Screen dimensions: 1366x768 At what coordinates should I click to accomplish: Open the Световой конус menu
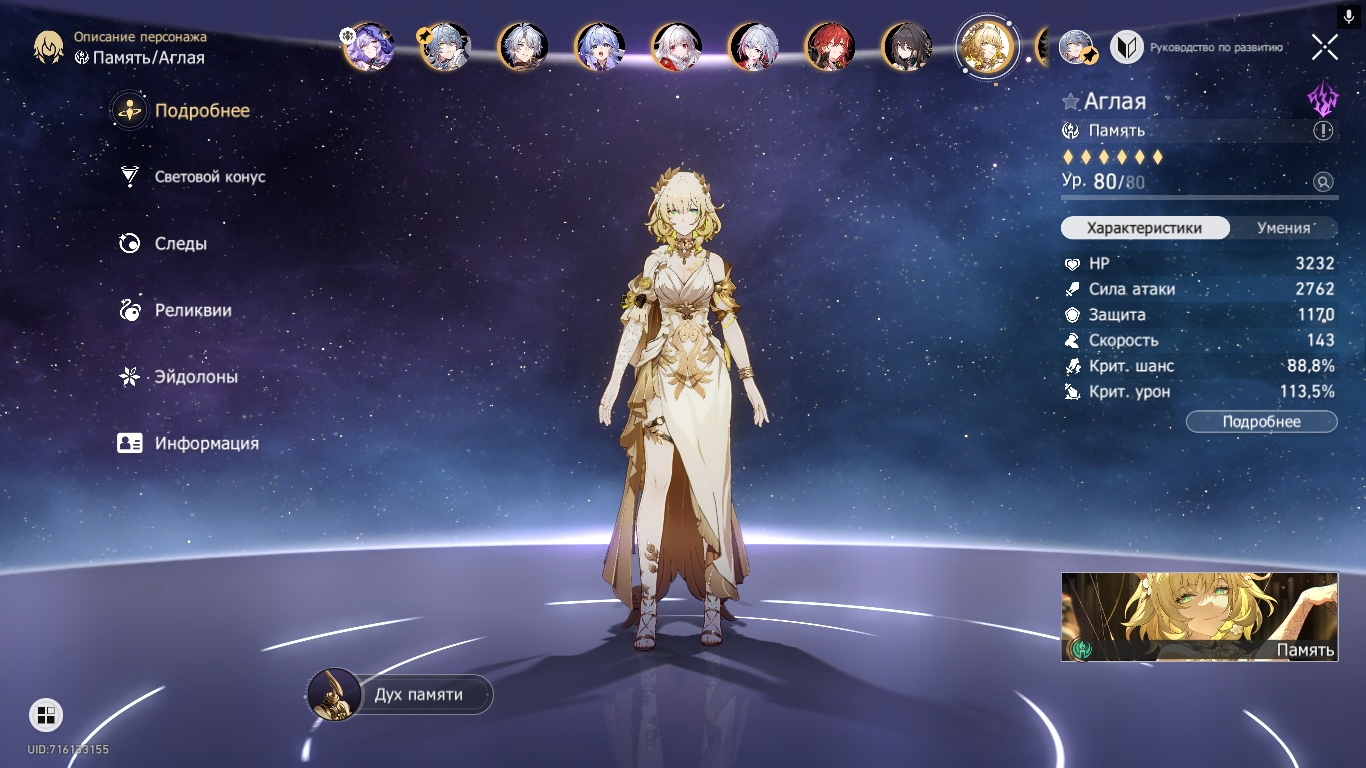[x=209, y=177]
